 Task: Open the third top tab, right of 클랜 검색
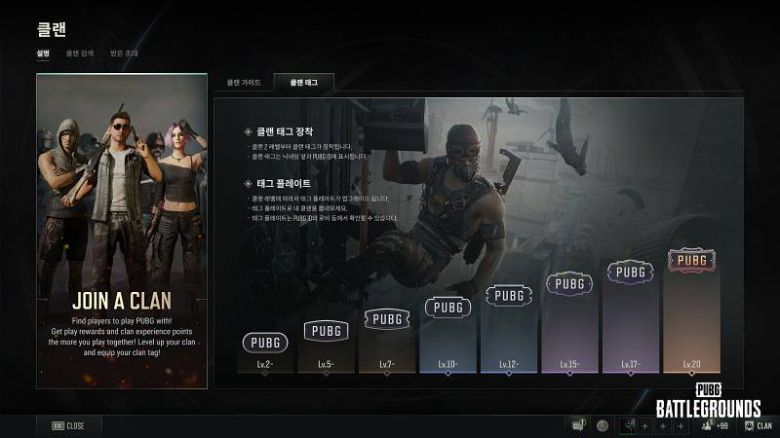[x=123, y=52]
